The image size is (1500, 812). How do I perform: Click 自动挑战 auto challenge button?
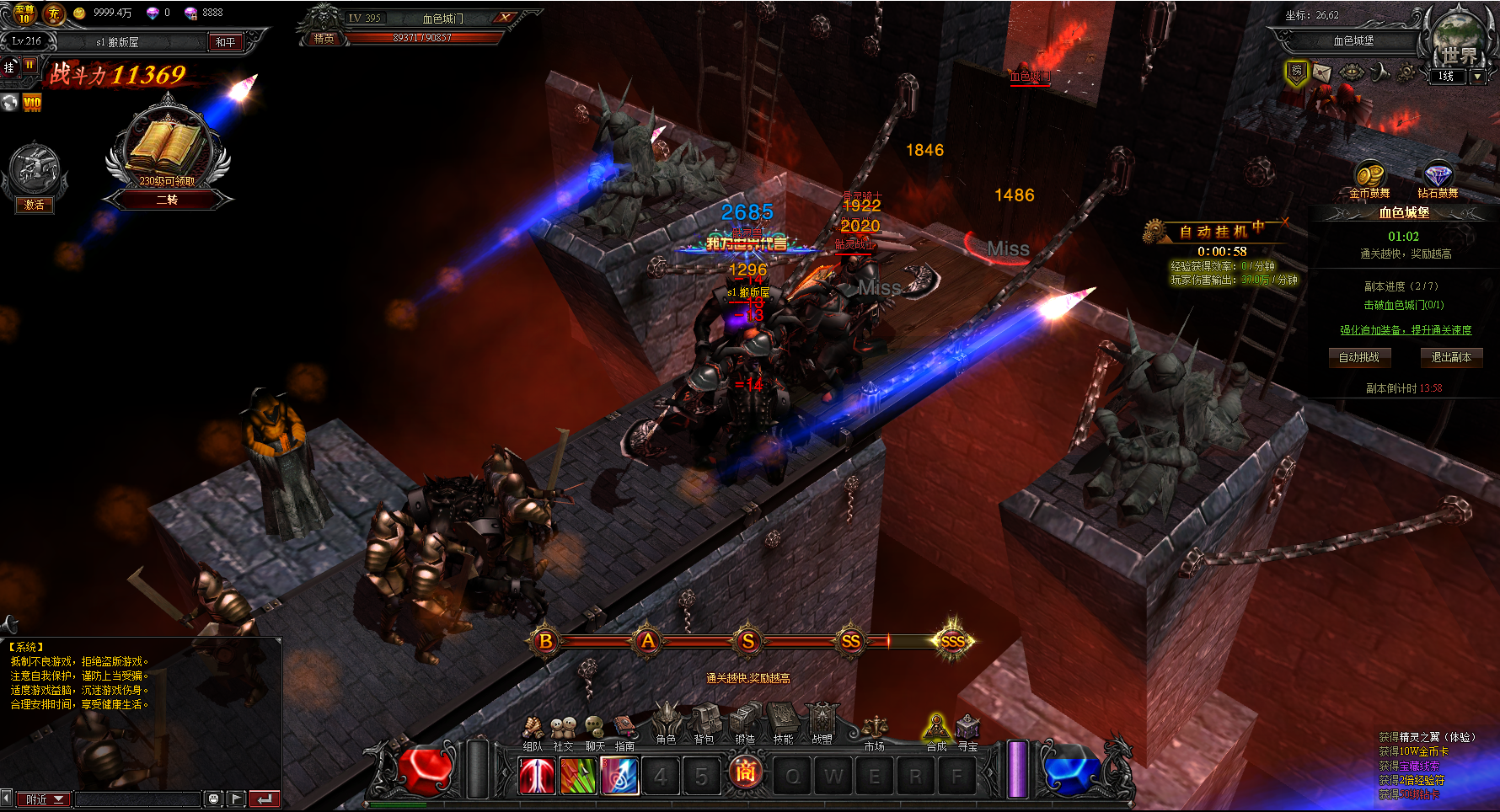tap(1359, 357)
